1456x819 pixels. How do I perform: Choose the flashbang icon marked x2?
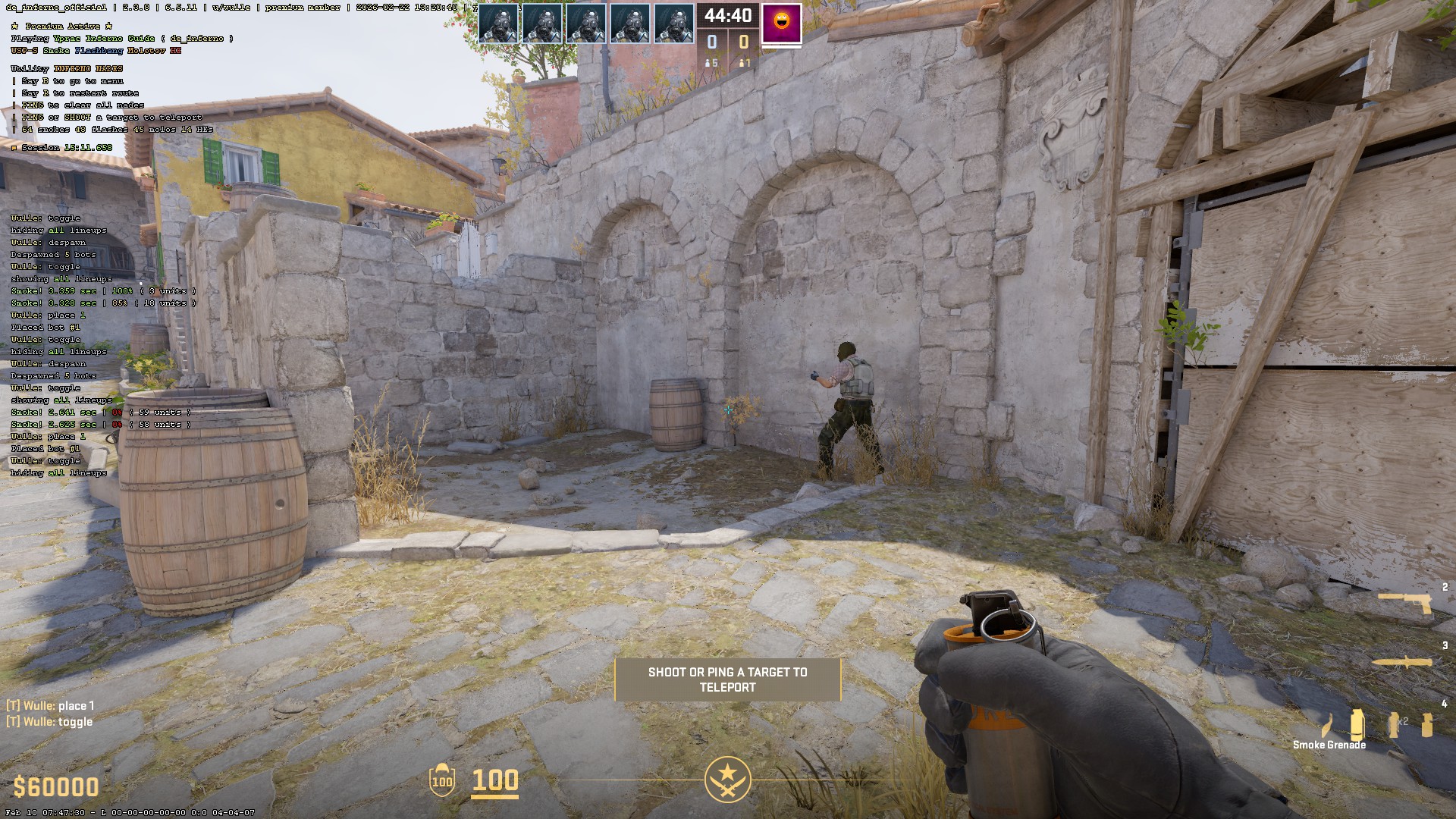tap(1395, 724)
